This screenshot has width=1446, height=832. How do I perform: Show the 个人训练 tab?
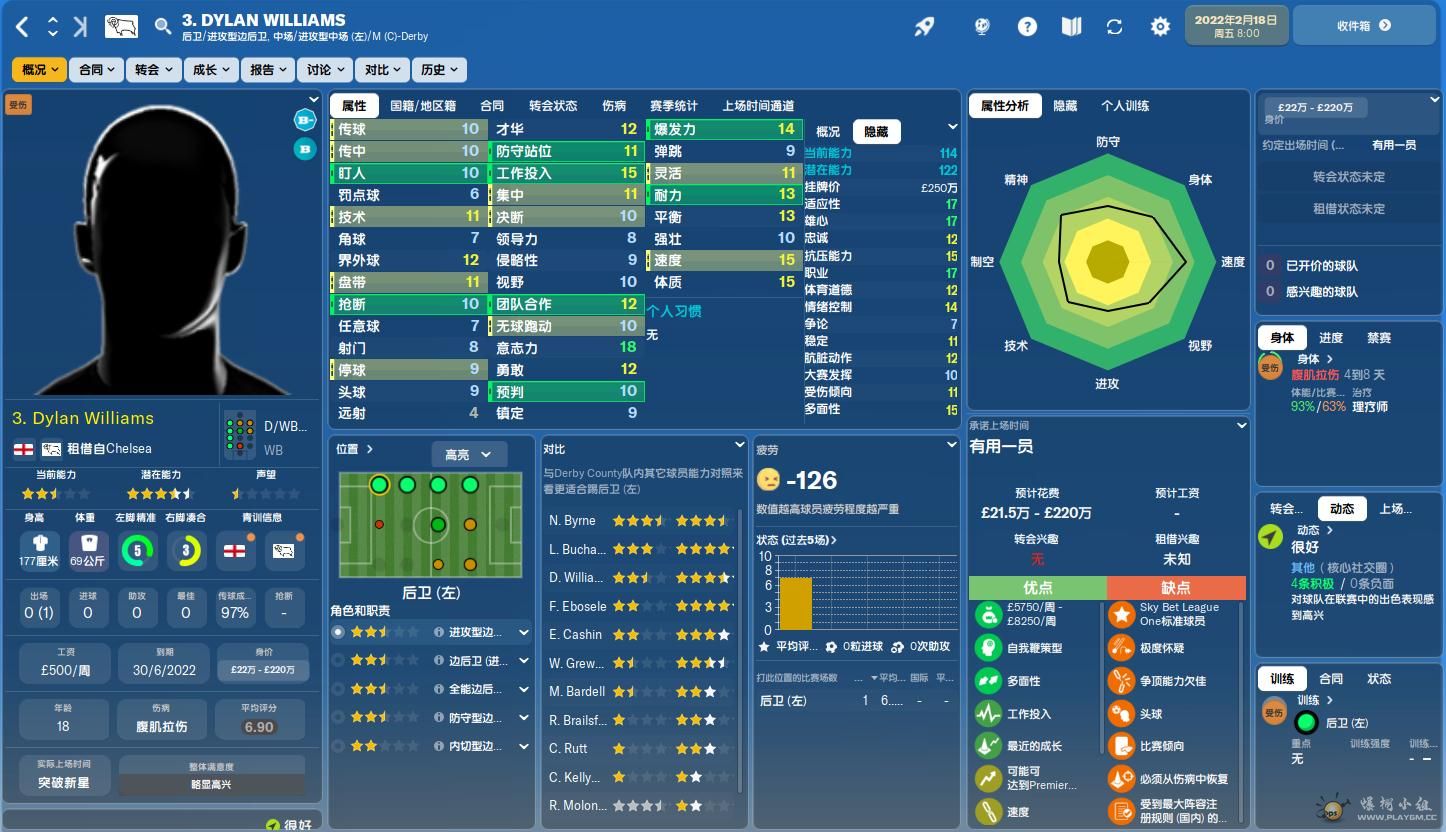click(1125, 106)
